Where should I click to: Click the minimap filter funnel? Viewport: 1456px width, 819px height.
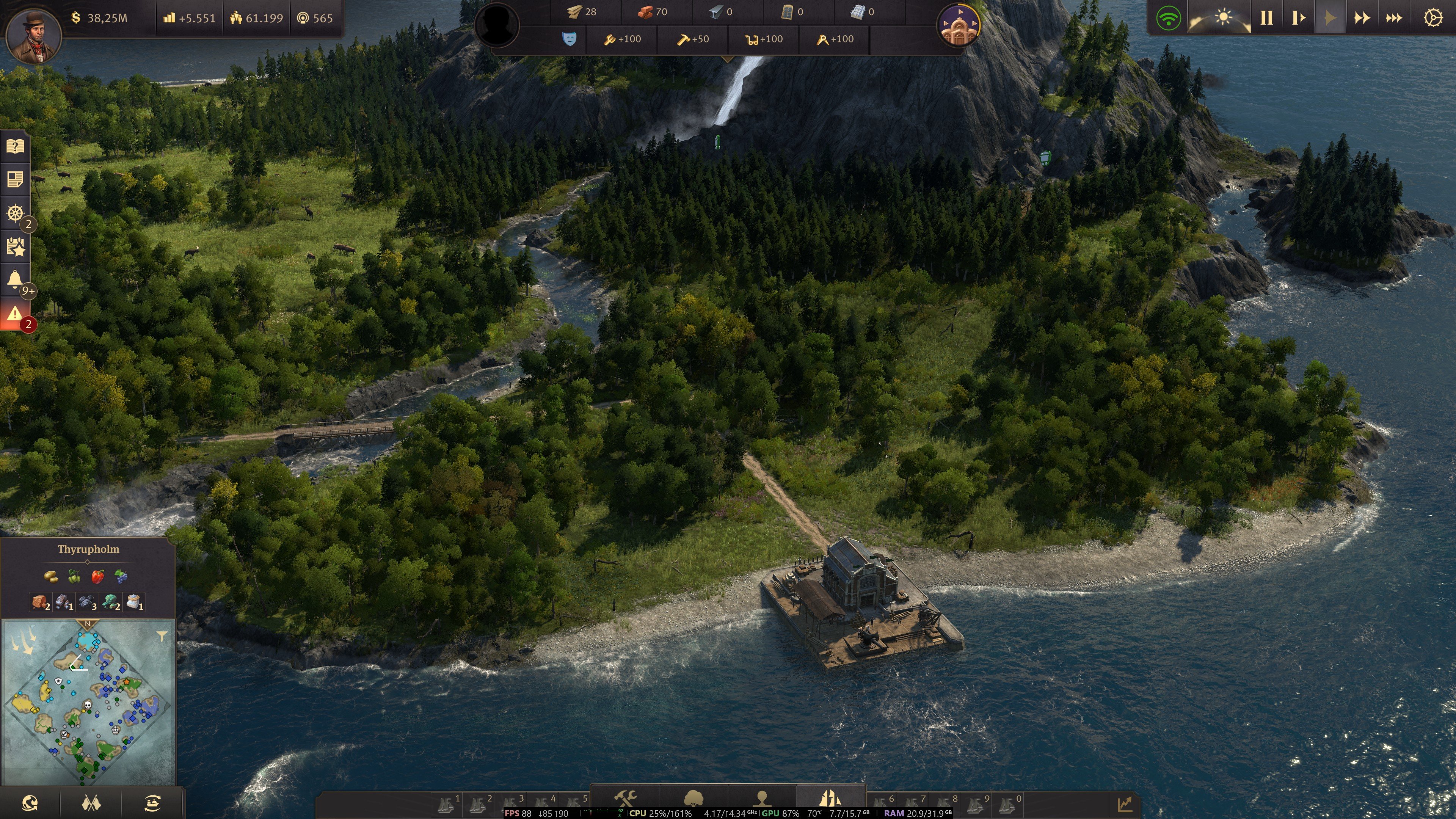[162, 637]
